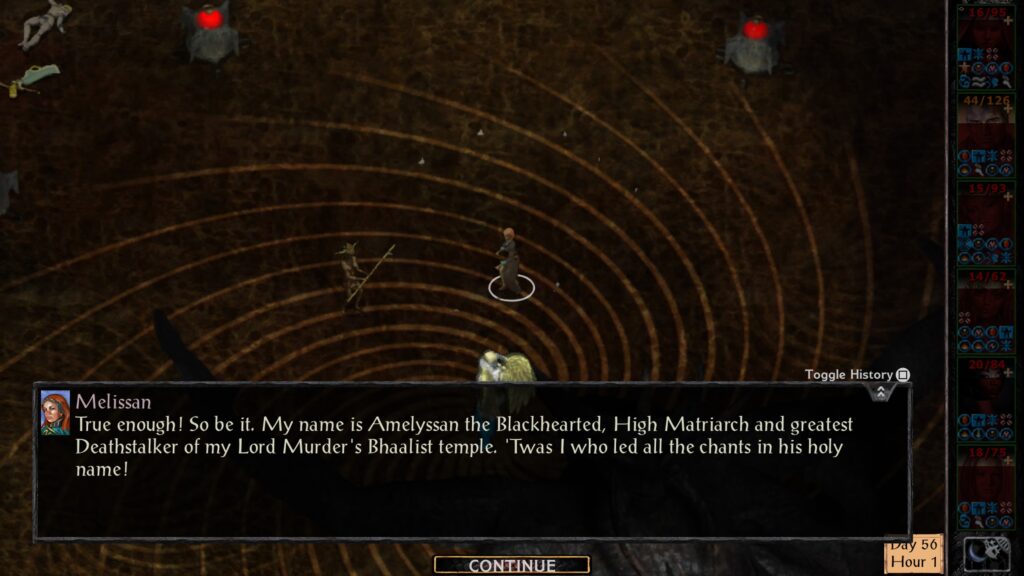Screen dimensions: 1024x576
Task: Click the Day 56 Hour 1 clock
Action: pos(914,553)
